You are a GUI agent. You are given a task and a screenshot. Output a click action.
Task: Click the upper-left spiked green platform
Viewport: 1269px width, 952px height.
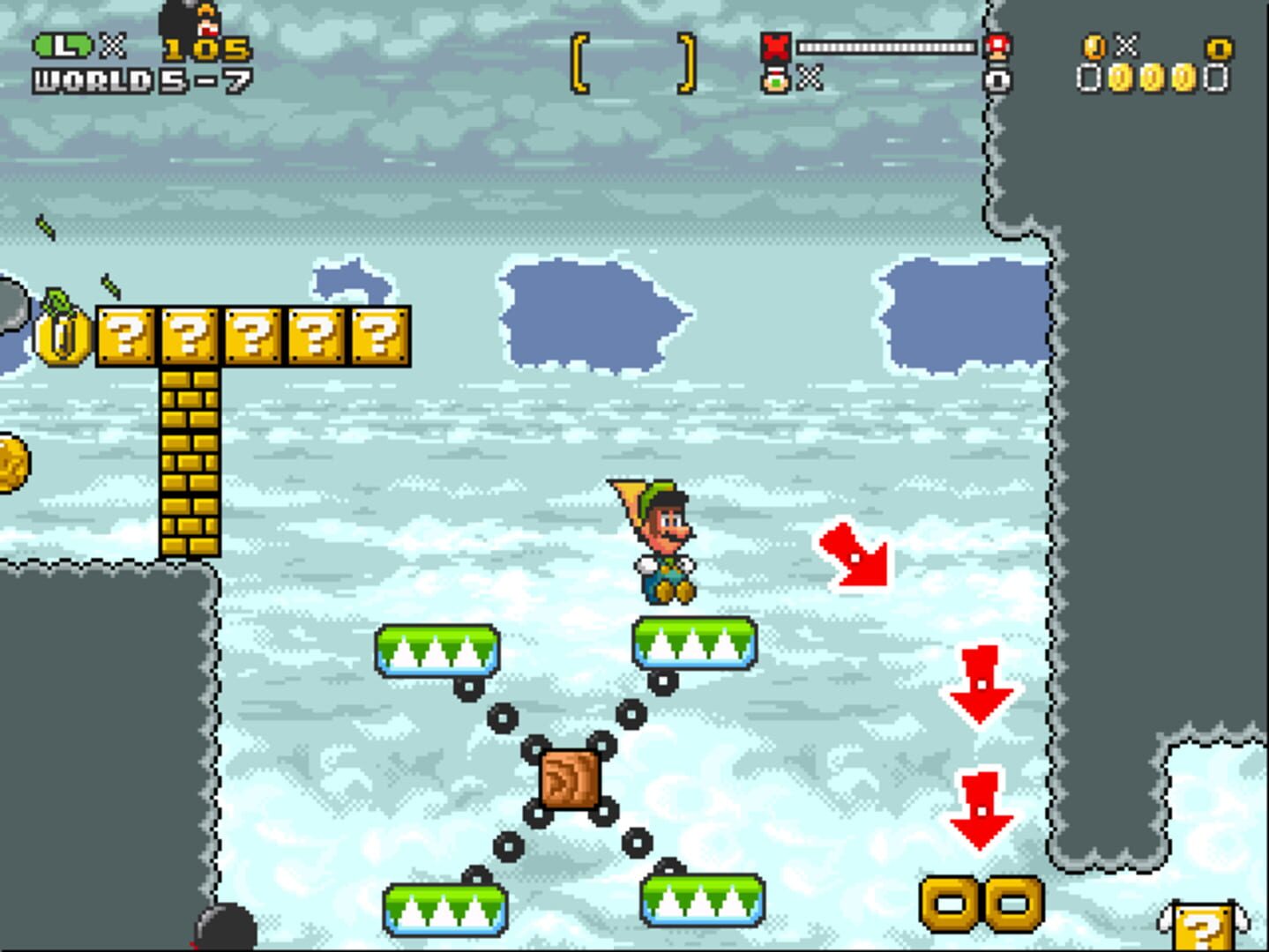[x=438, y=651]
